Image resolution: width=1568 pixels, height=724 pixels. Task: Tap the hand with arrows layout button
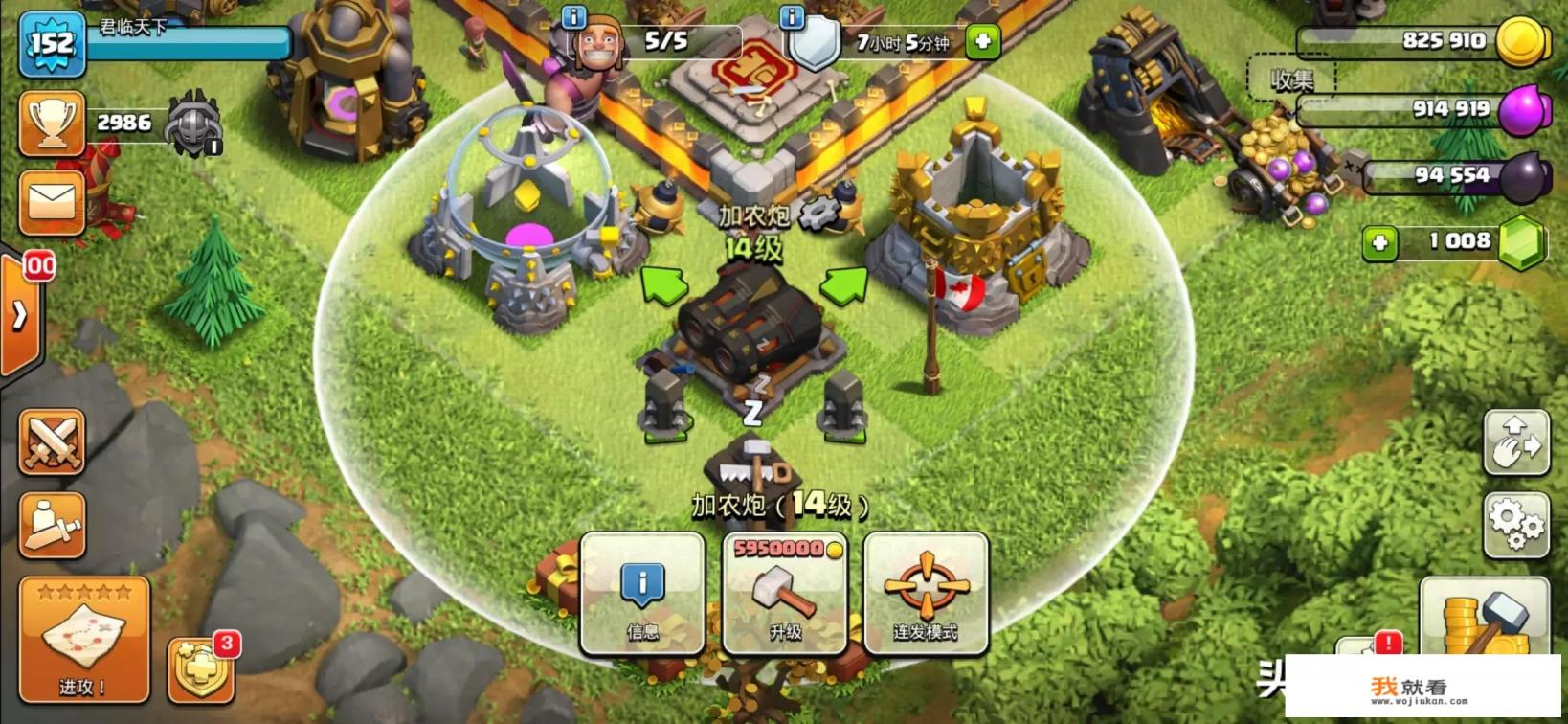coord(1515,442)
